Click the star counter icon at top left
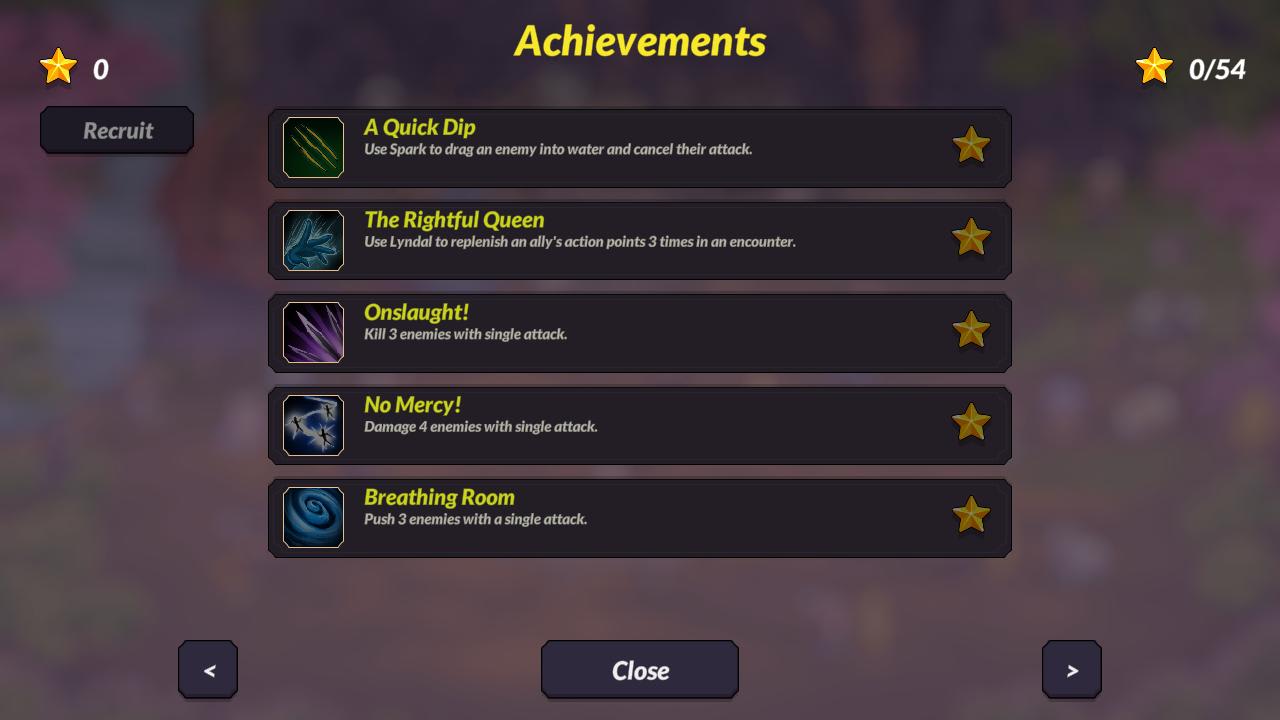 click(x=59, y=66)
